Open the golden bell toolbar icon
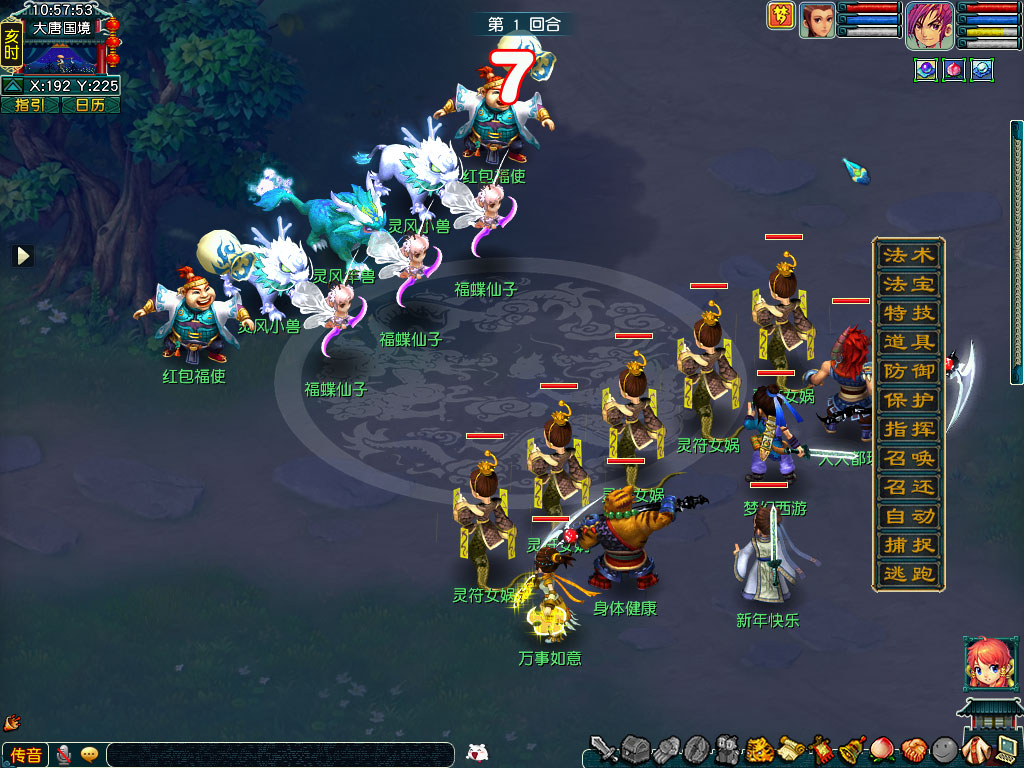1024x768 pixels. click(853, 749)
